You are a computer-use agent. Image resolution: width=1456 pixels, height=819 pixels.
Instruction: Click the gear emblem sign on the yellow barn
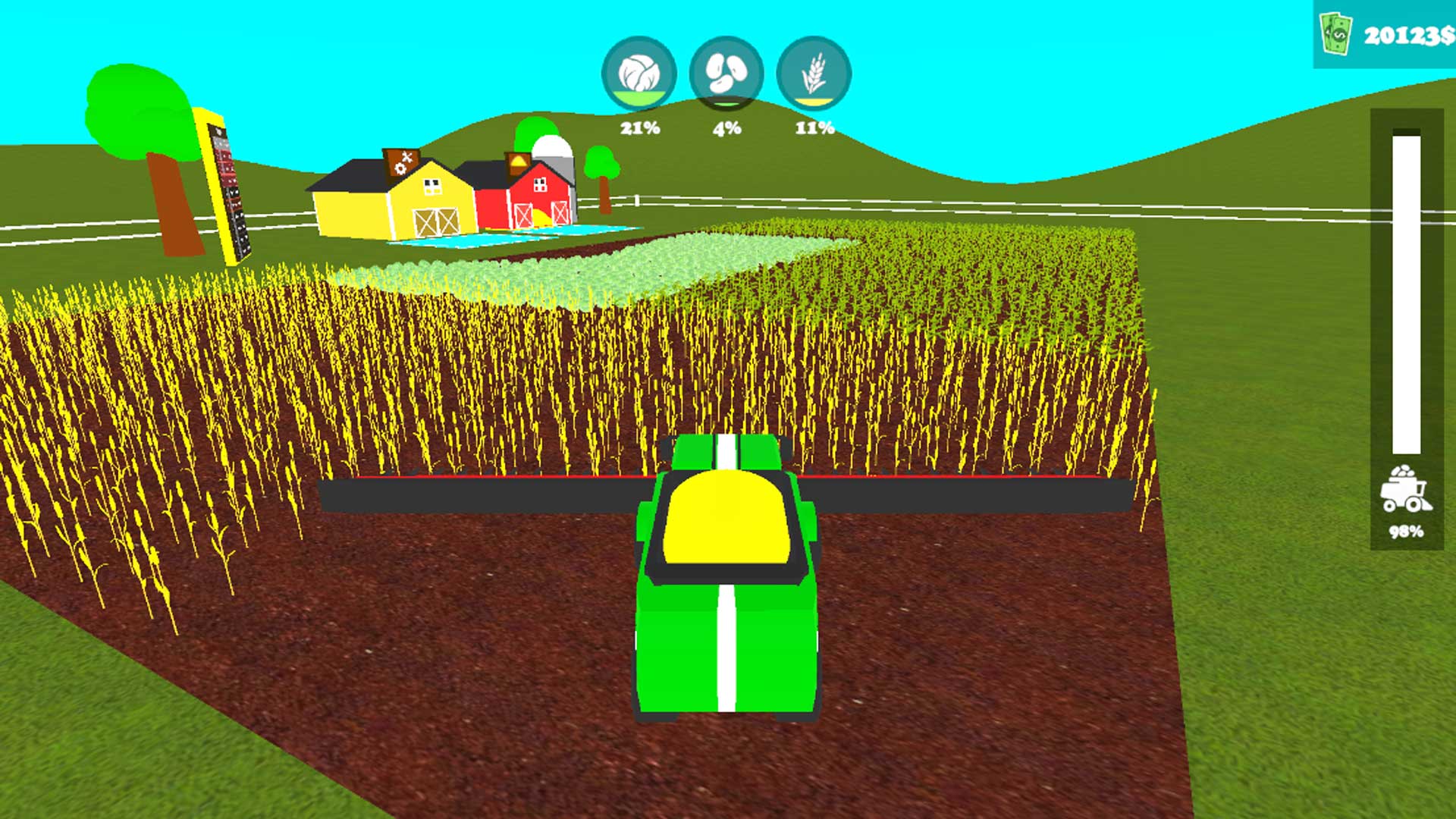click(402, 164)
